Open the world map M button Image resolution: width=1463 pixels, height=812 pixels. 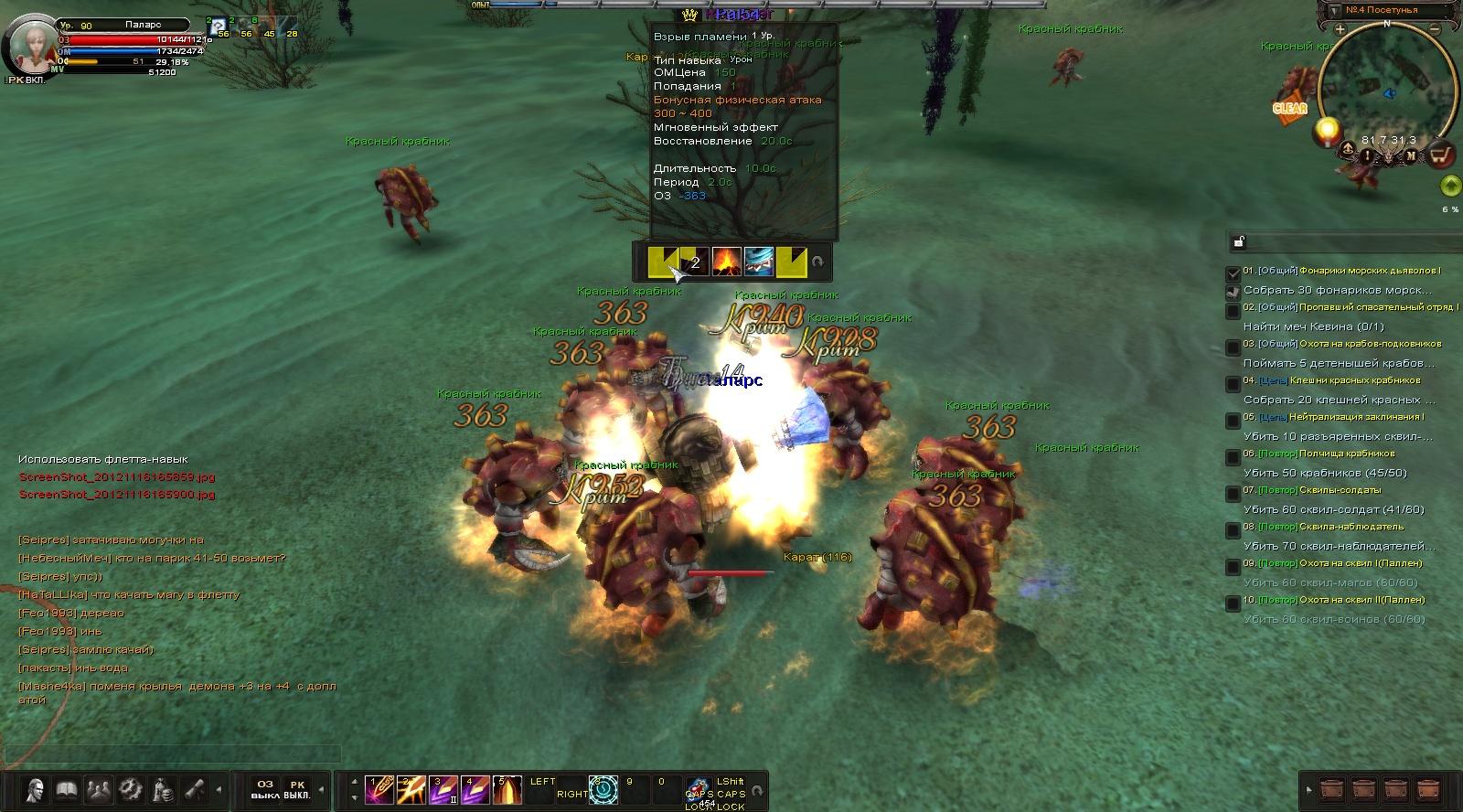(x=1411, y=155)
